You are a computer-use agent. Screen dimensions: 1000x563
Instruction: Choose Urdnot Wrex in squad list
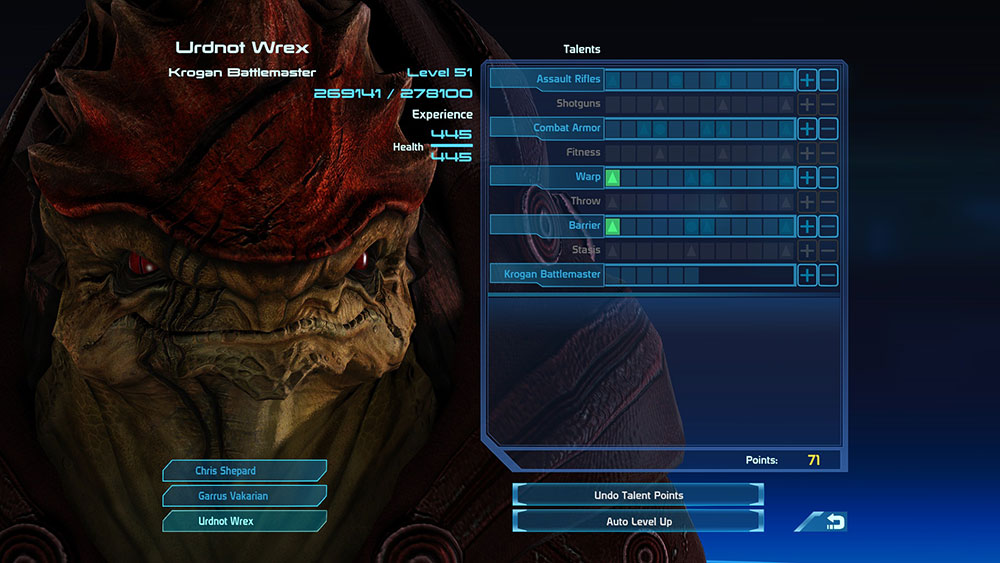(x=244, y=521)
